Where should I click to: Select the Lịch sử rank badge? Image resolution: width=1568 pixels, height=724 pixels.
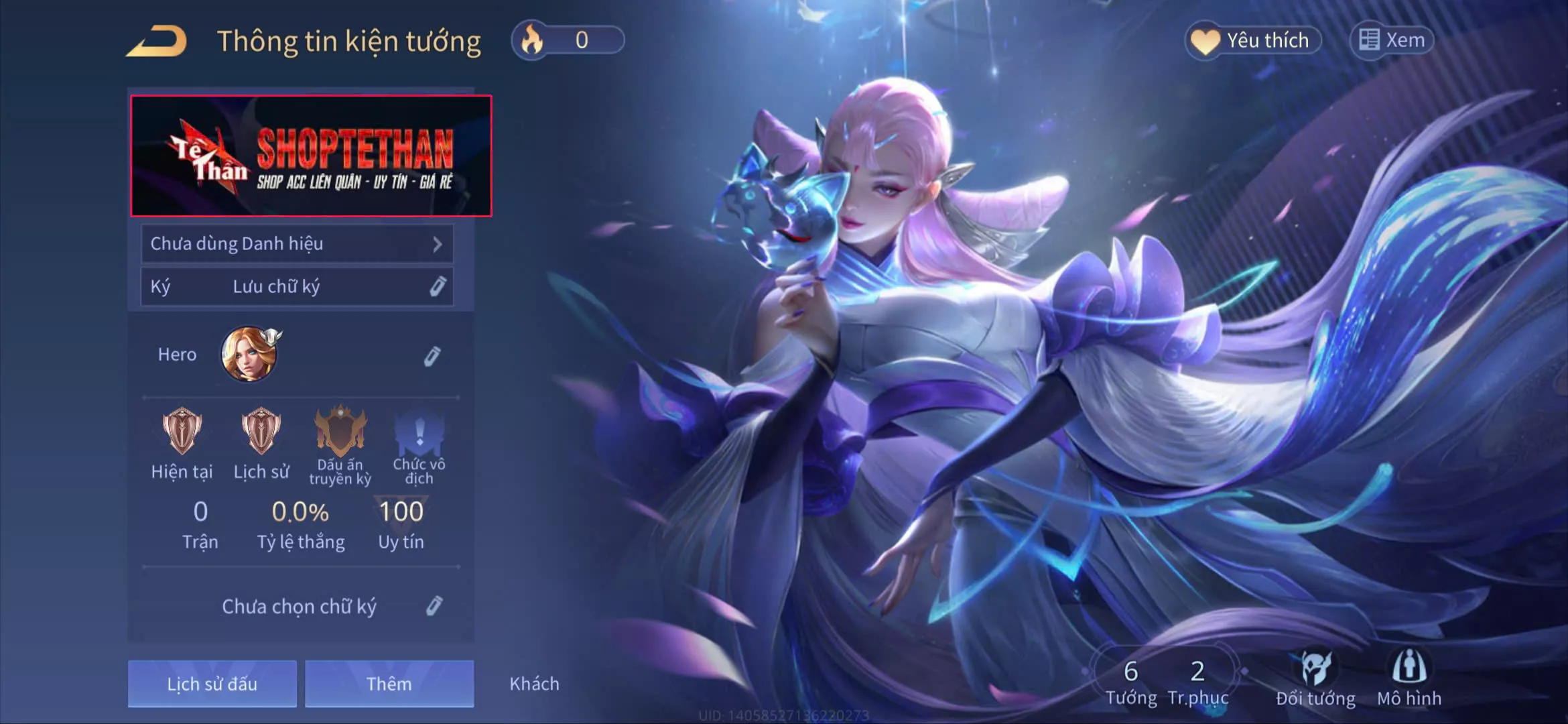tap(261, 432)
